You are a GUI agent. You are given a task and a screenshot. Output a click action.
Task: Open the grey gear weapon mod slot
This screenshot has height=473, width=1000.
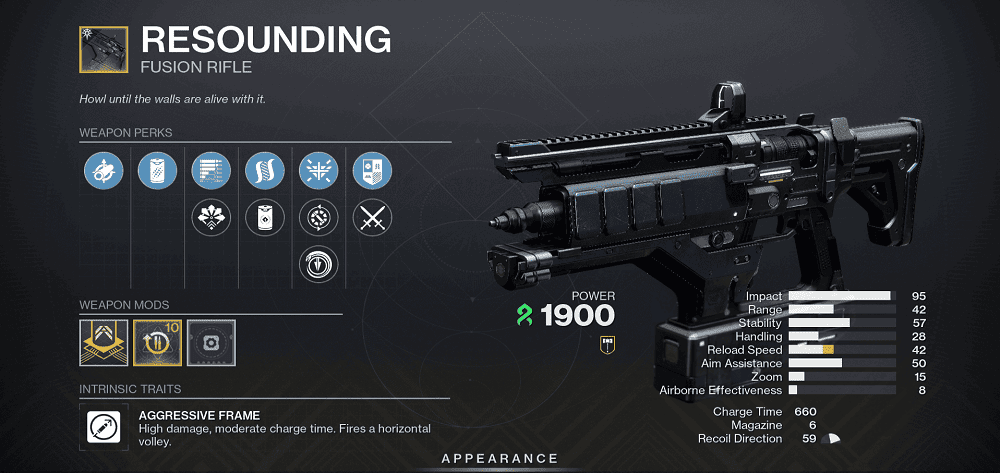[211, 343]
